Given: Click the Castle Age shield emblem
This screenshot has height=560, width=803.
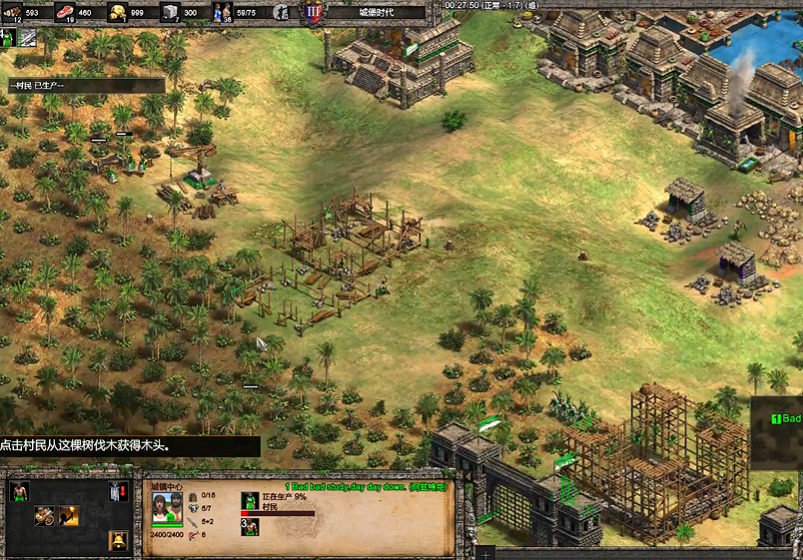Looking at the screenshot, I should tap(312, 12).
